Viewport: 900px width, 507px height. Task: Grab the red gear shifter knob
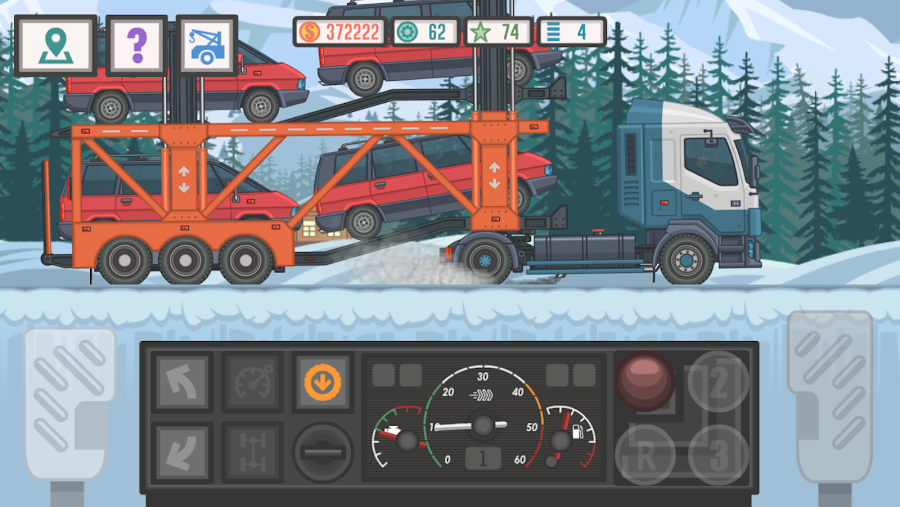(645, 381)
